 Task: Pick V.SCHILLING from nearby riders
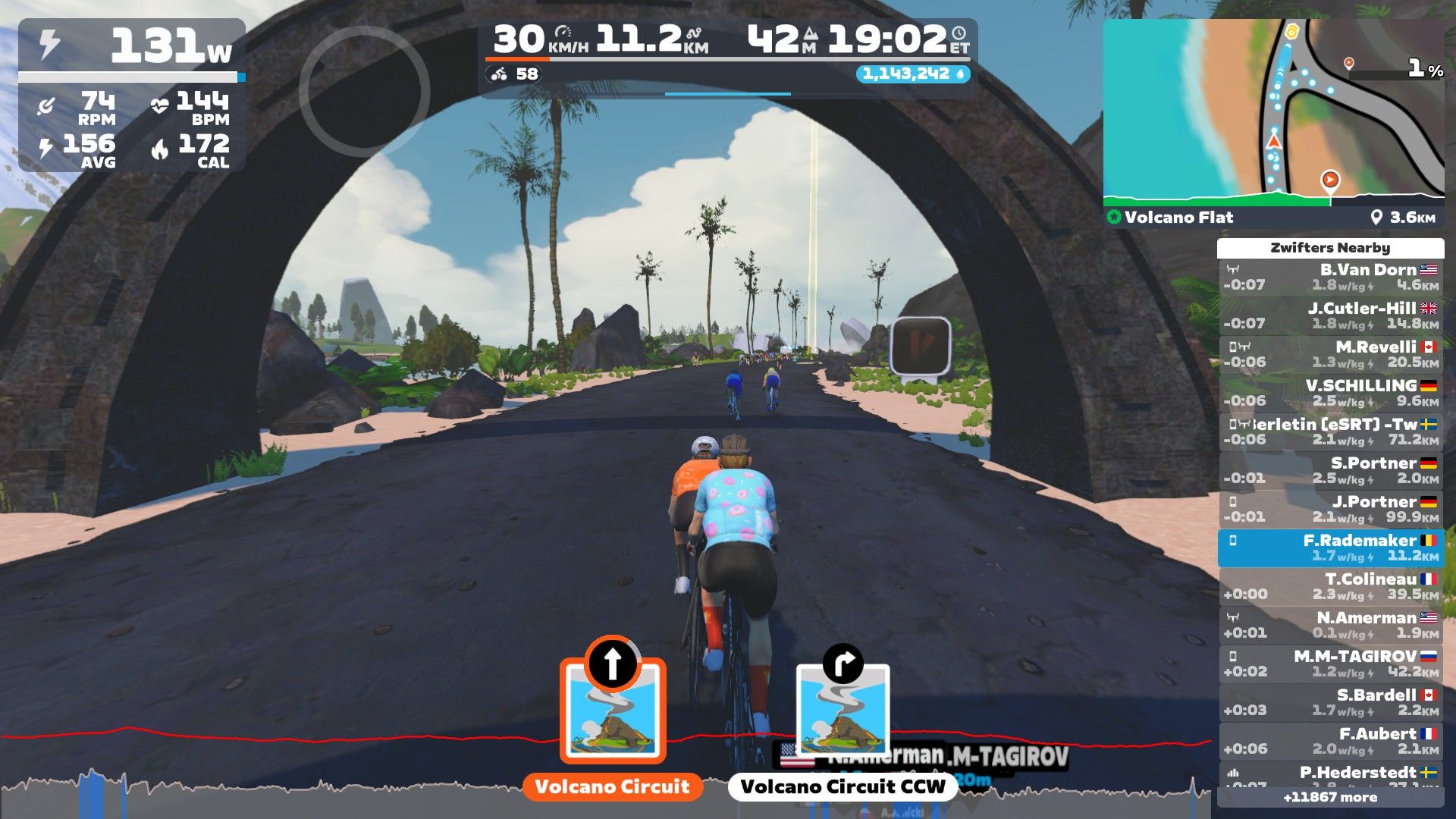point(1330,394)
